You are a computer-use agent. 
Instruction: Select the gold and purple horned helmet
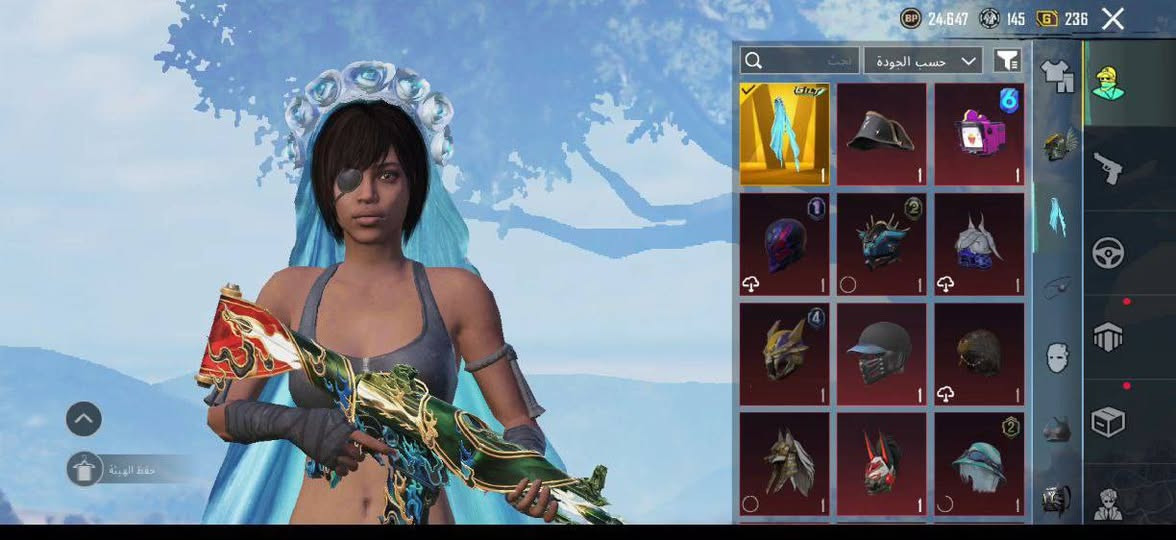(x=784, y=354)
